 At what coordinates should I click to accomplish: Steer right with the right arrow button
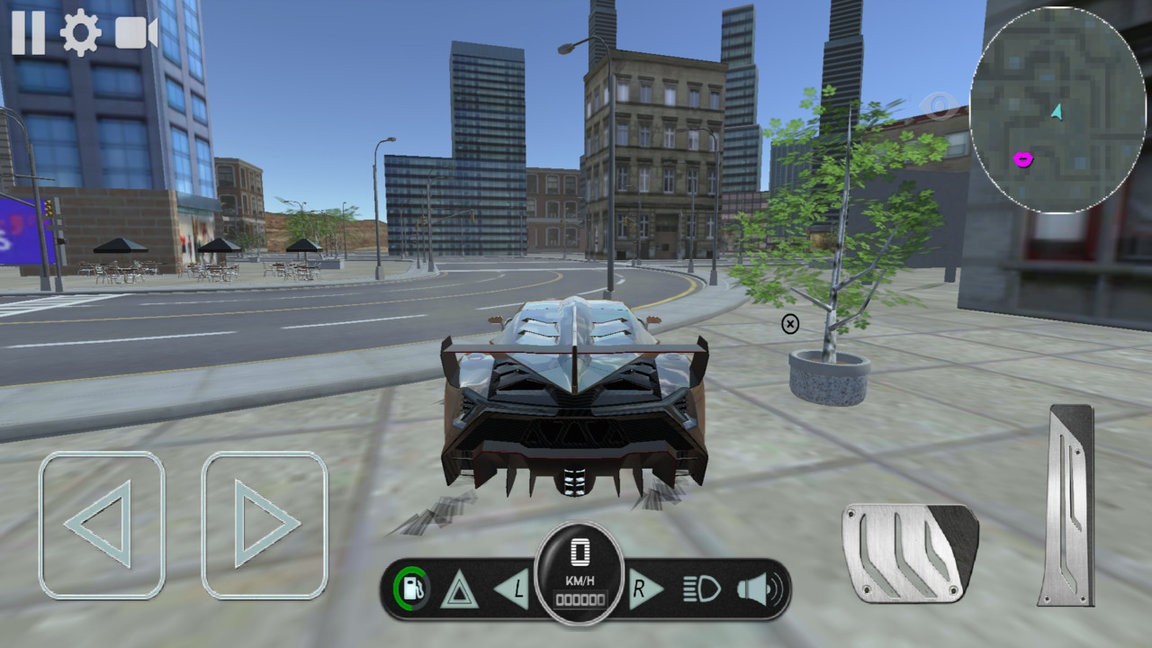tap(265, 524)
